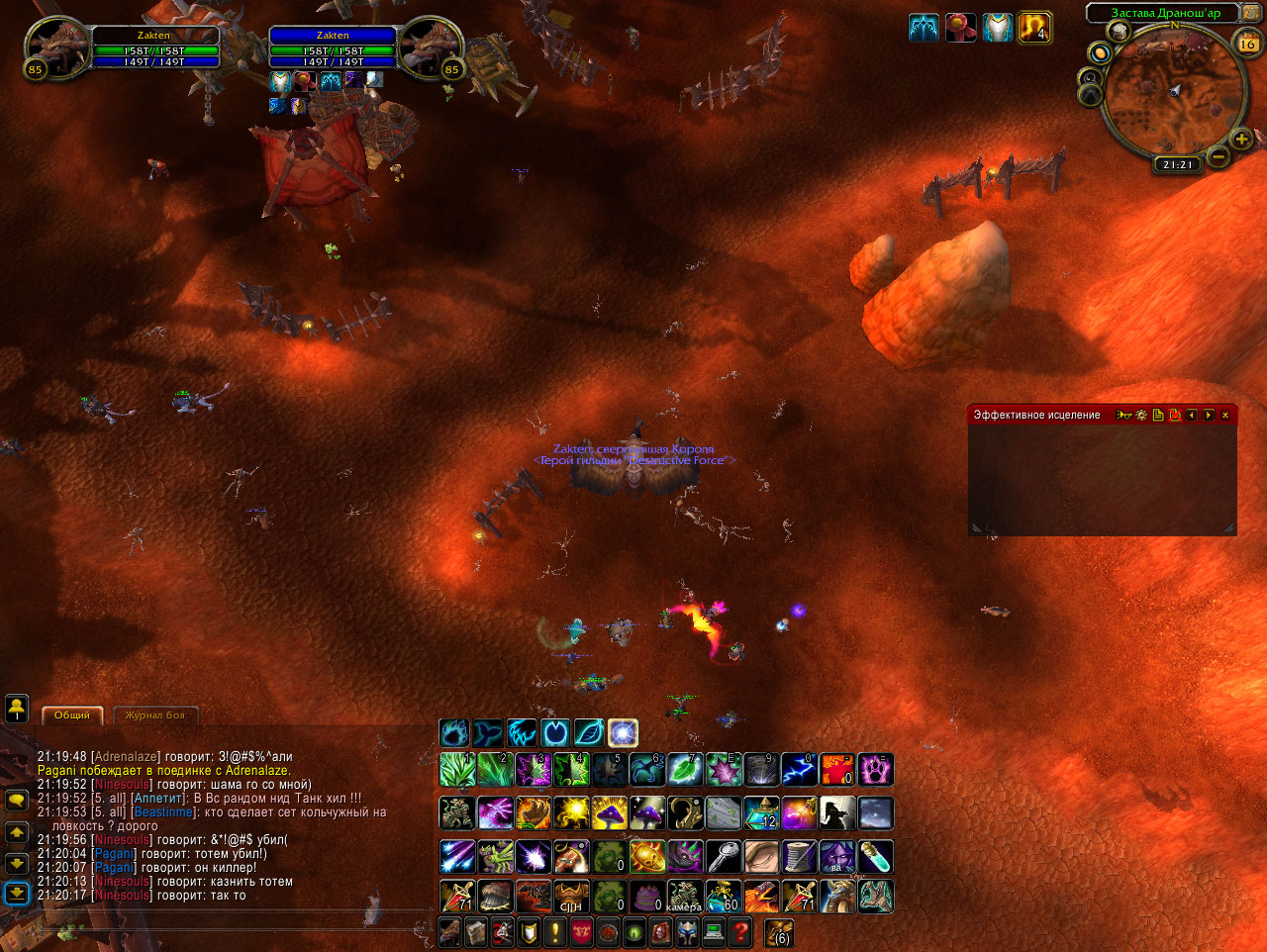
Task: Switch to the Общий chat tab
Action: (x=71, y=714)
